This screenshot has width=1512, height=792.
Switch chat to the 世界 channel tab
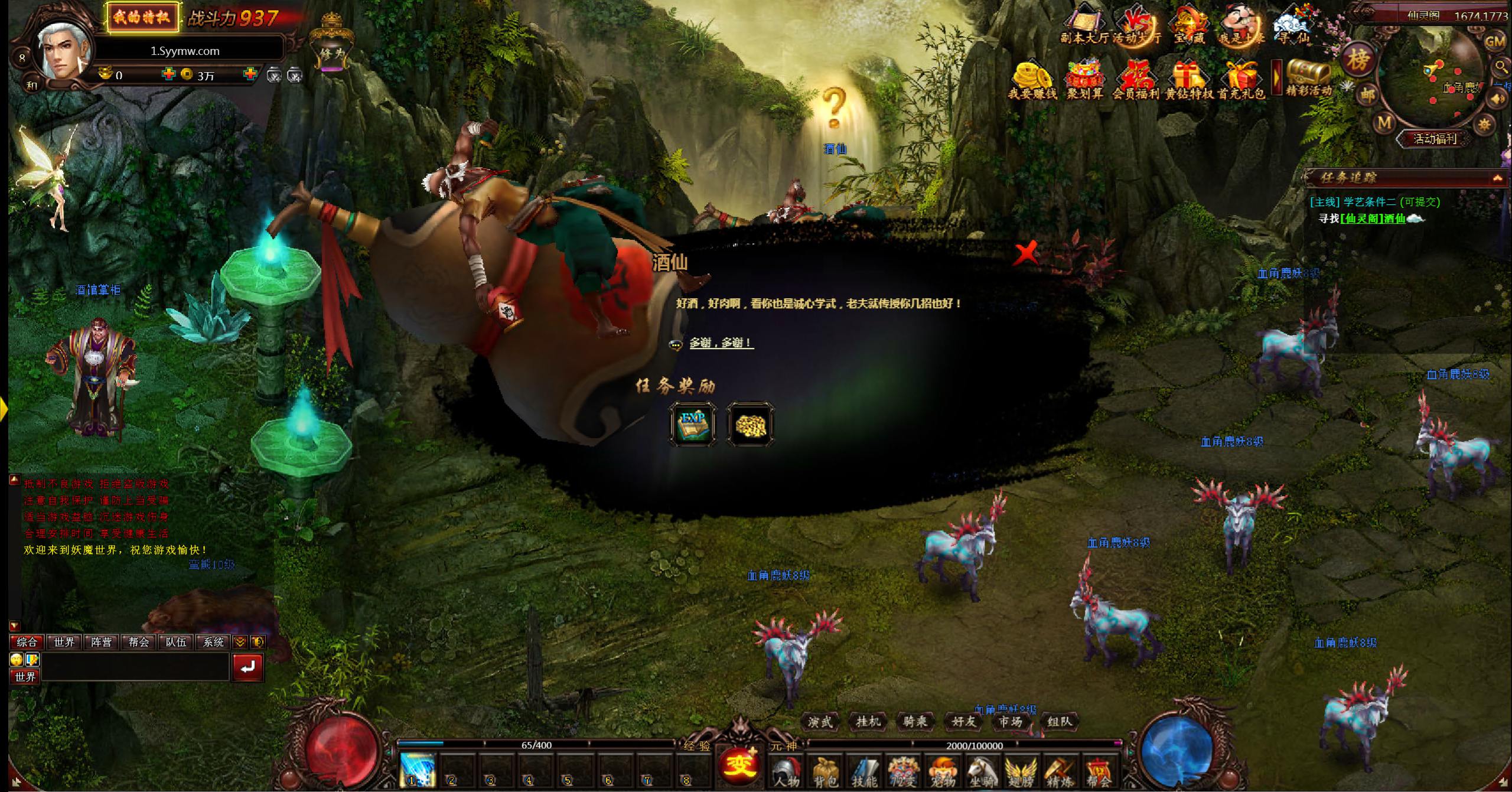pos(64,642)
